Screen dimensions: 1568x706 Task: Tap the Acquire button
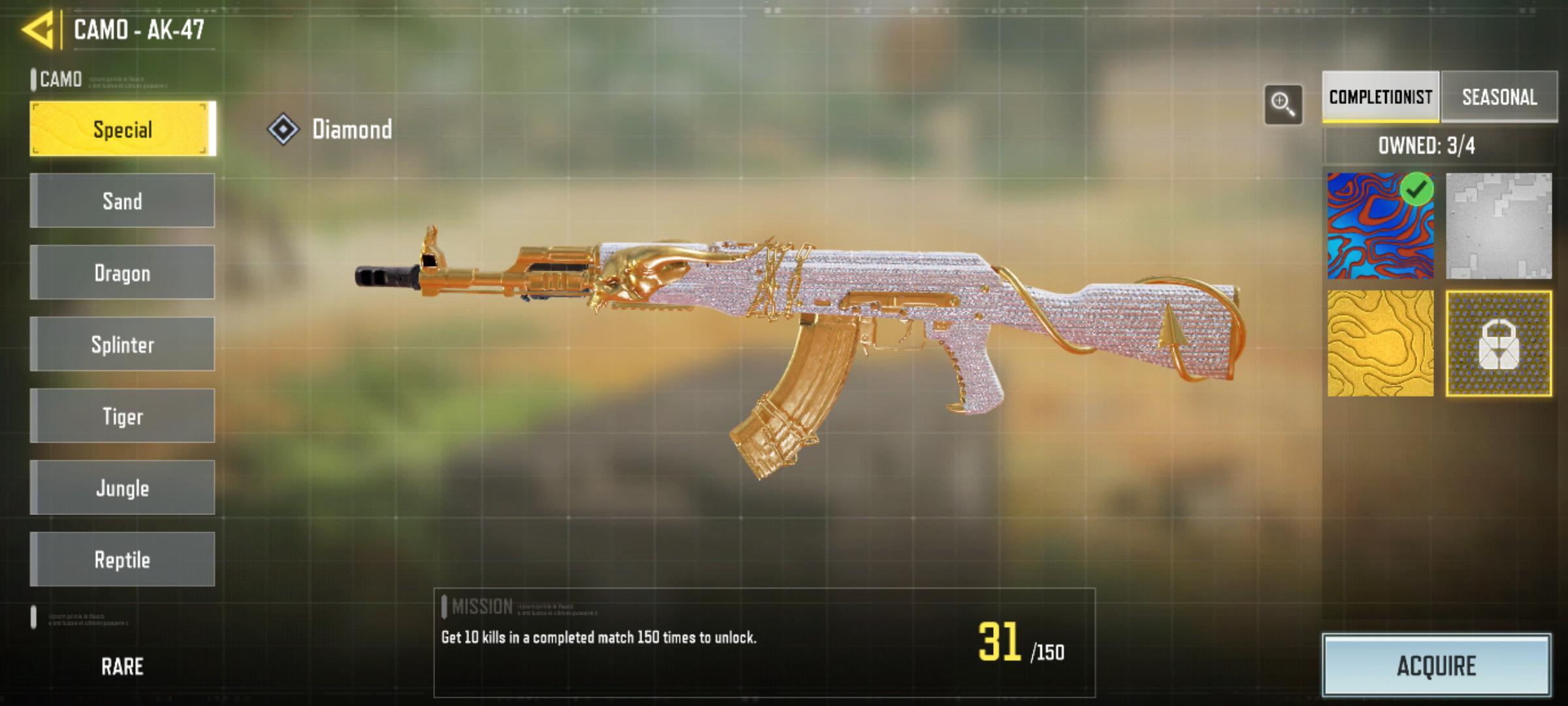1436,665
